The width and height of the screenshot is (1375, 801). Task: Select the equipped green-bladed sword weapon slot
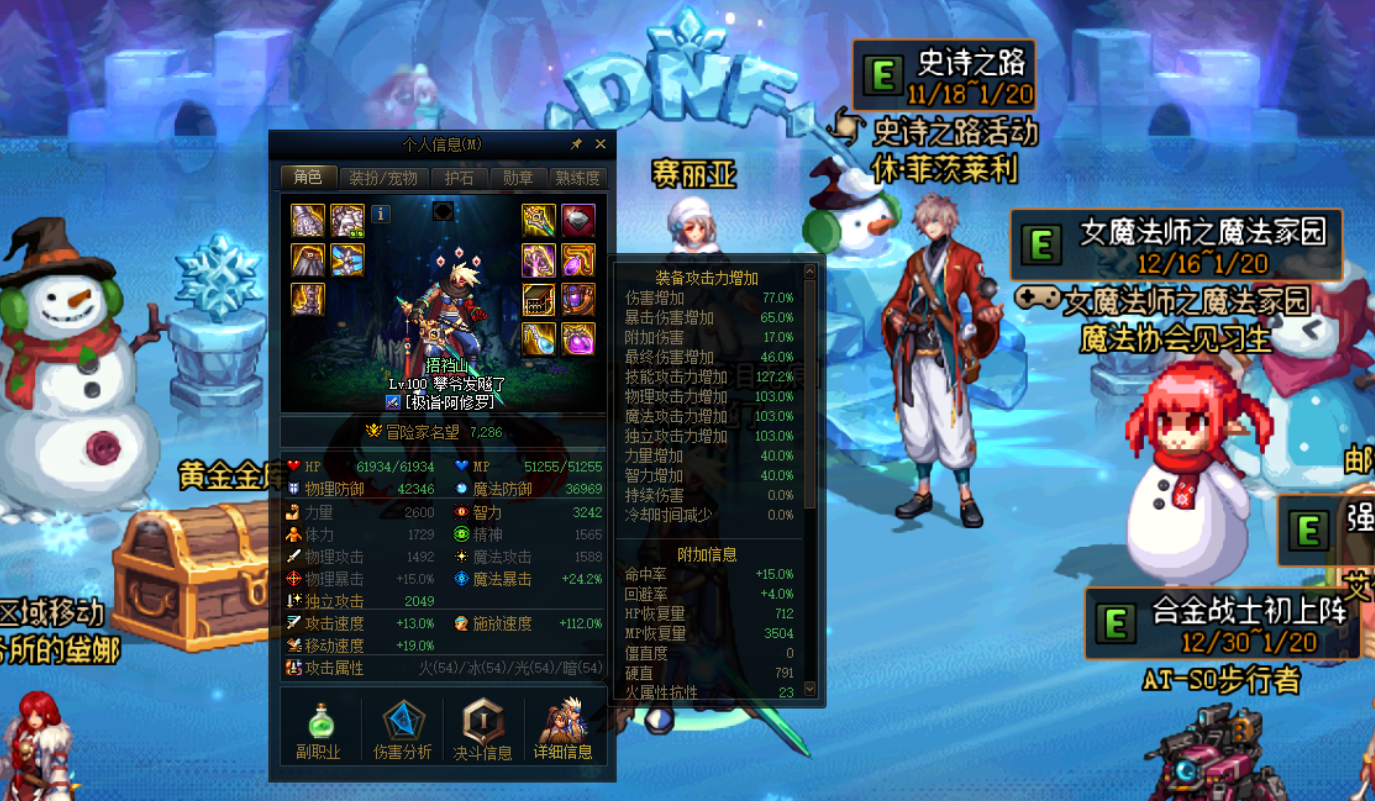[x=538, y=220]
